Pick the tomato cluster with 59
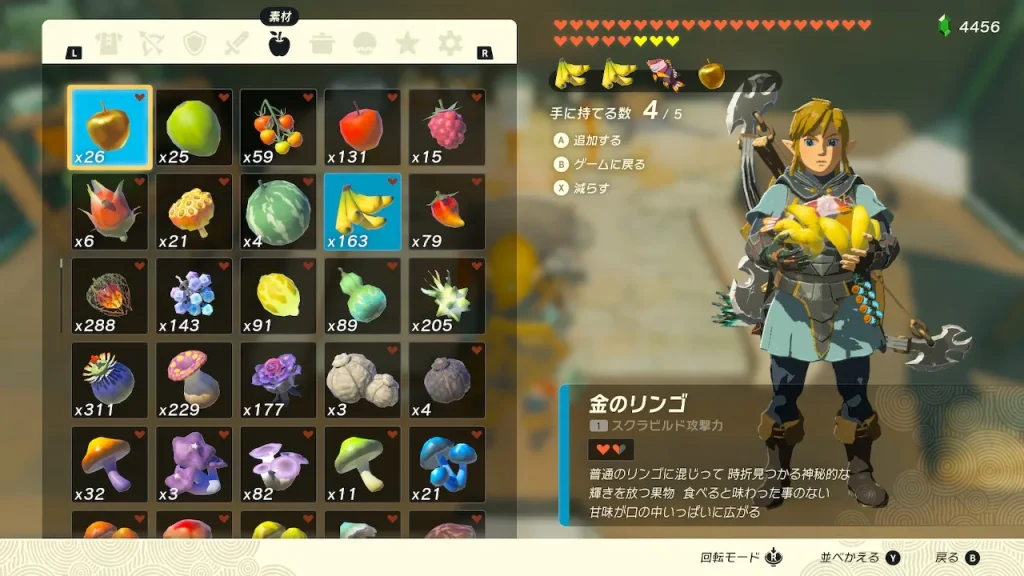The height and width of the screenshot is (576, 1024). point(278,127)
